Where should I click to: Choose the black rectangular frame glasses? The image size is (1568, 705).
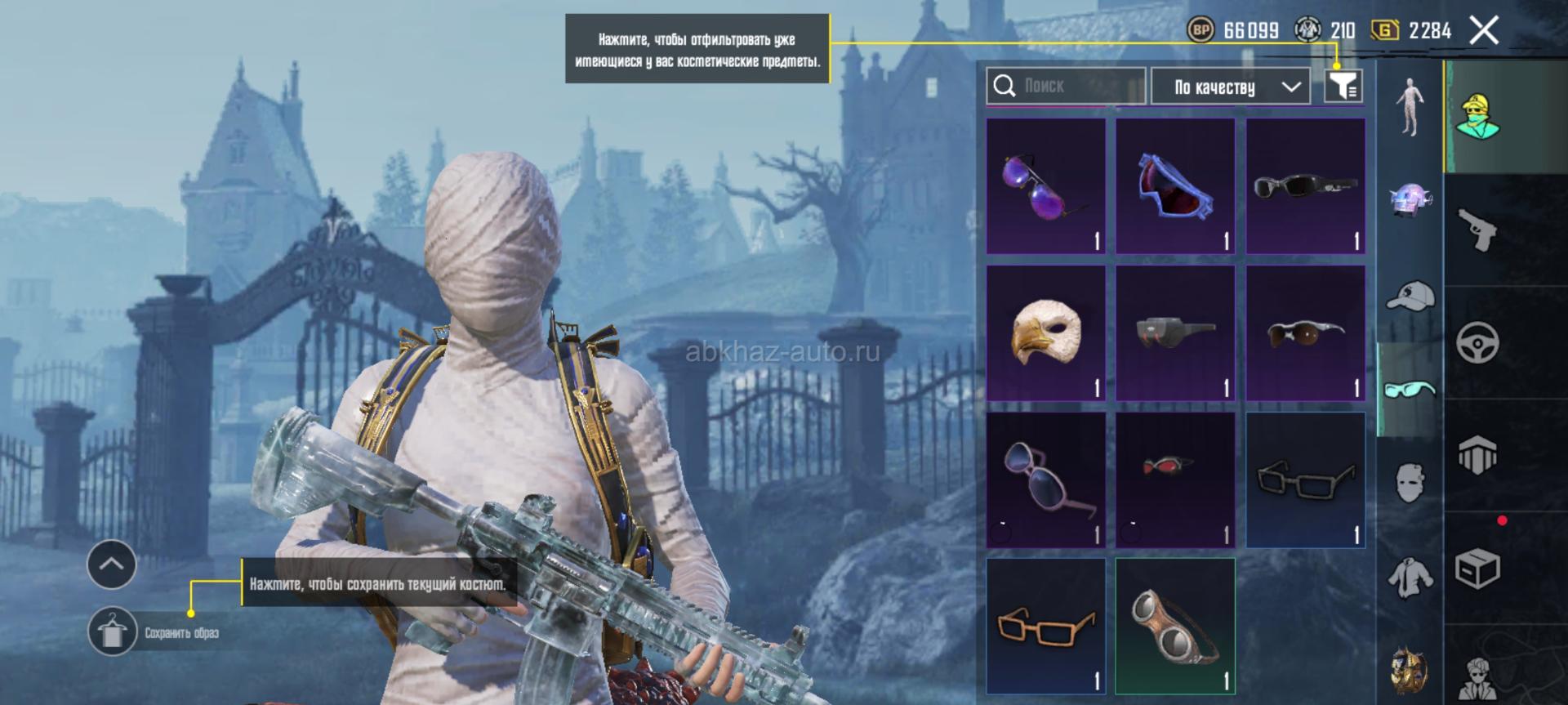click(1305, 480)
